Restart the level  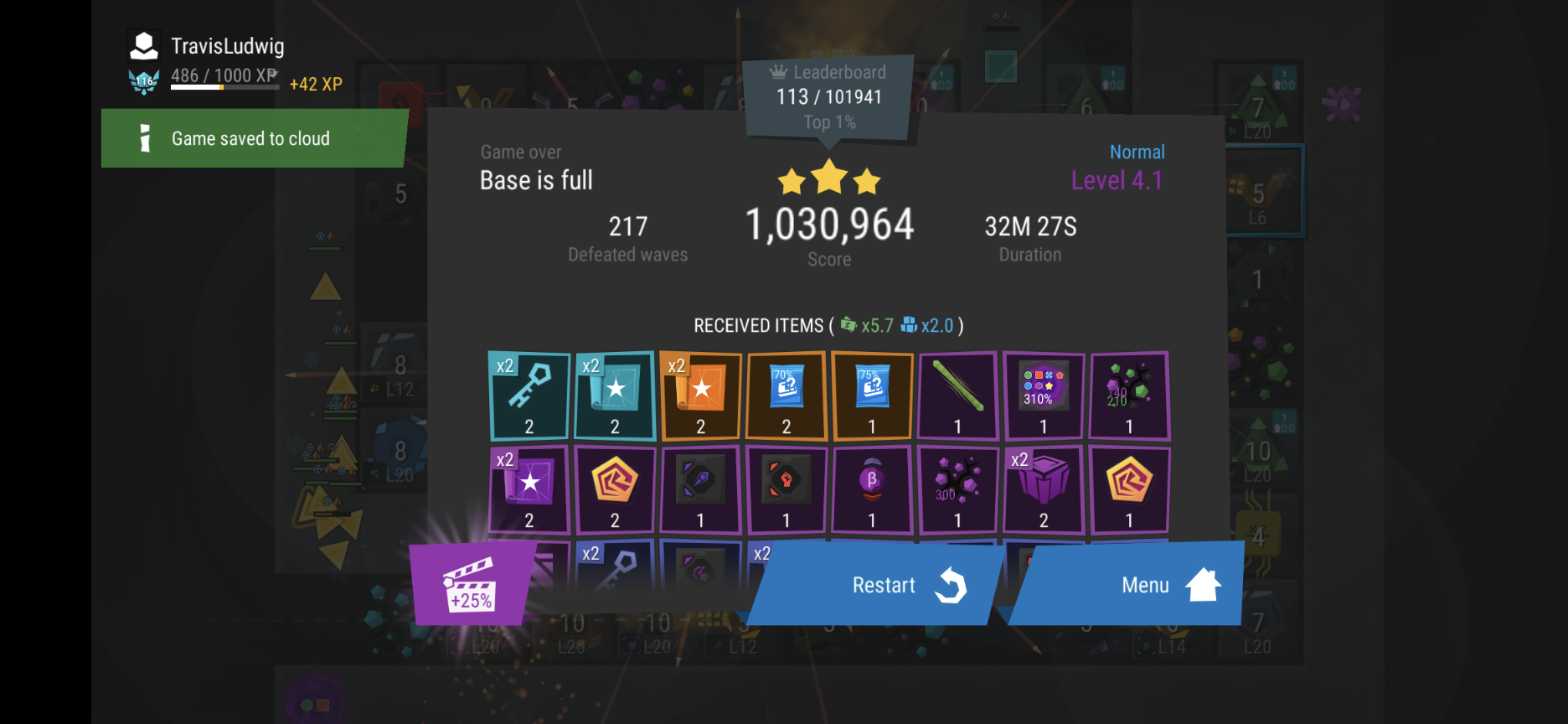(x=878, y=585)
